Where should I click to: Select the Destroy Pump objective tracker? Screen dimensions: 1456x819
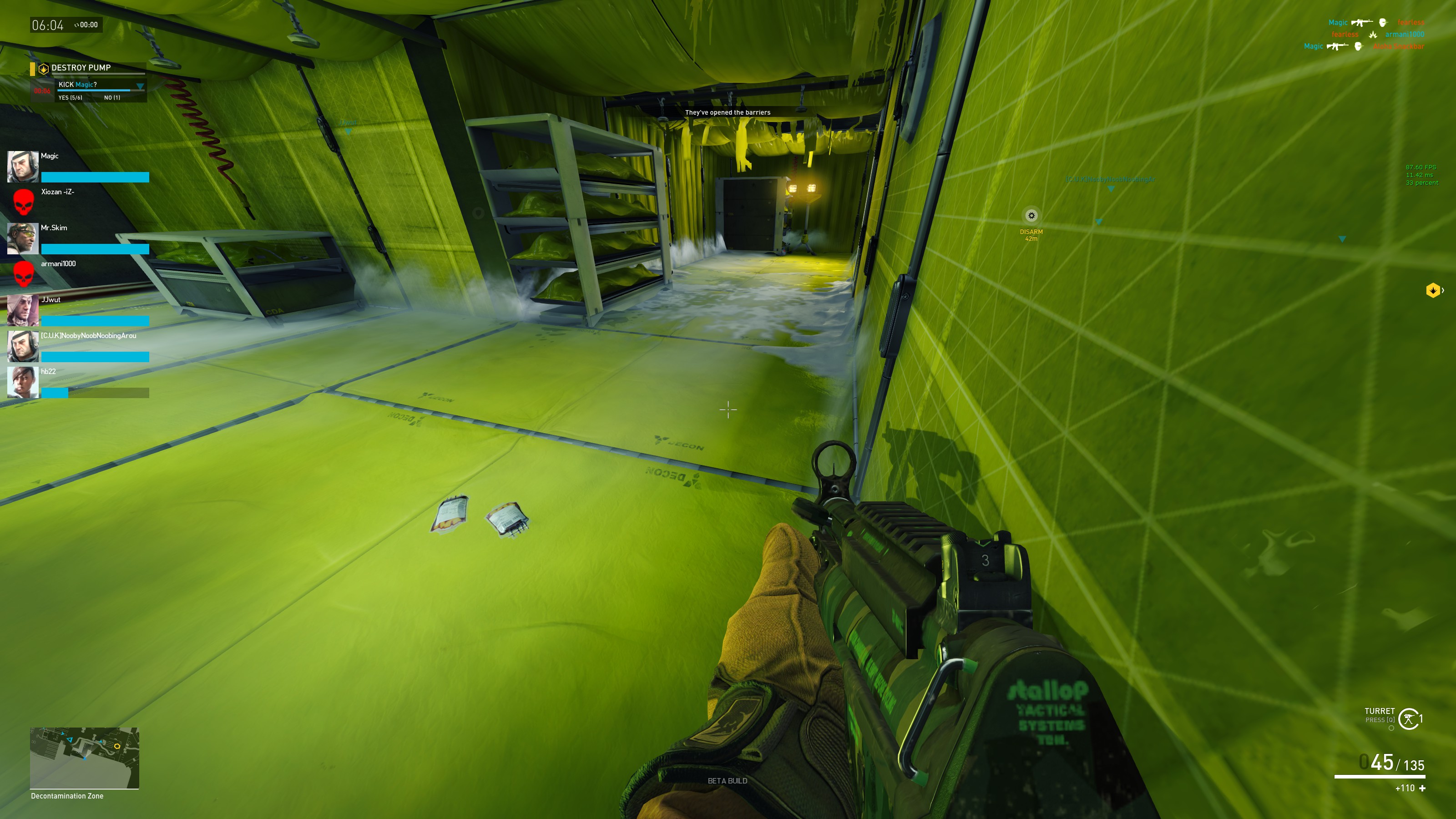81,68
